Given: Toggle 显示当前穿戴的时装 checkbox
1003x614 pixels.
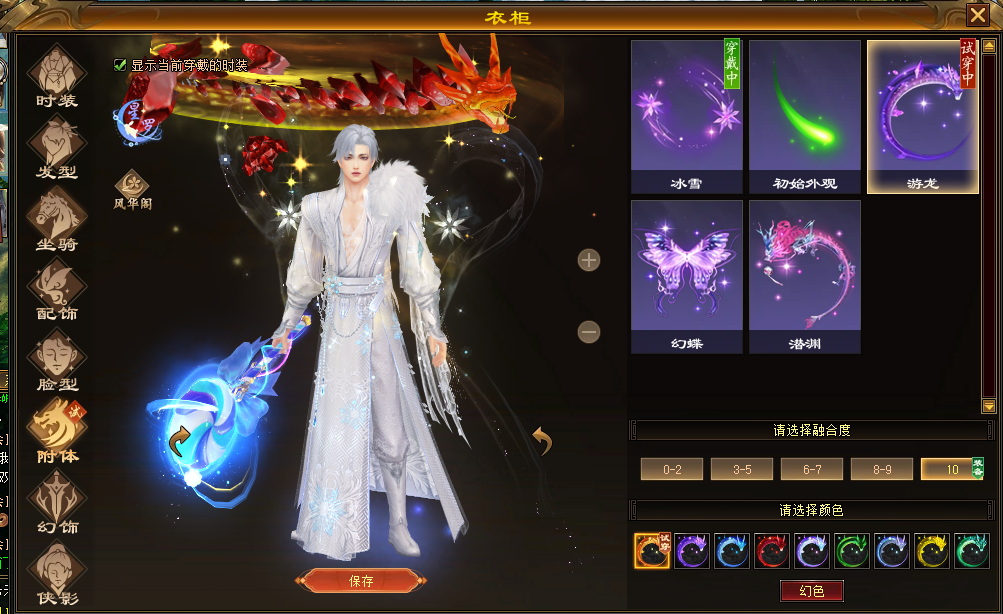Looking at the screenshot, I should coord(121,65).
